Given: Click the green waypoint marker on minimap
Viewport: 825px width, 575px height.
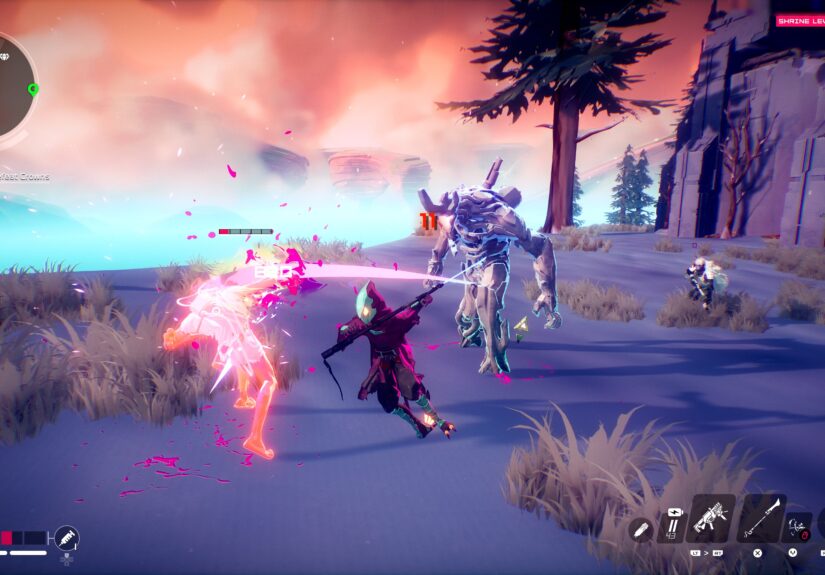Looking at the screenshot, I should [33, 90].
